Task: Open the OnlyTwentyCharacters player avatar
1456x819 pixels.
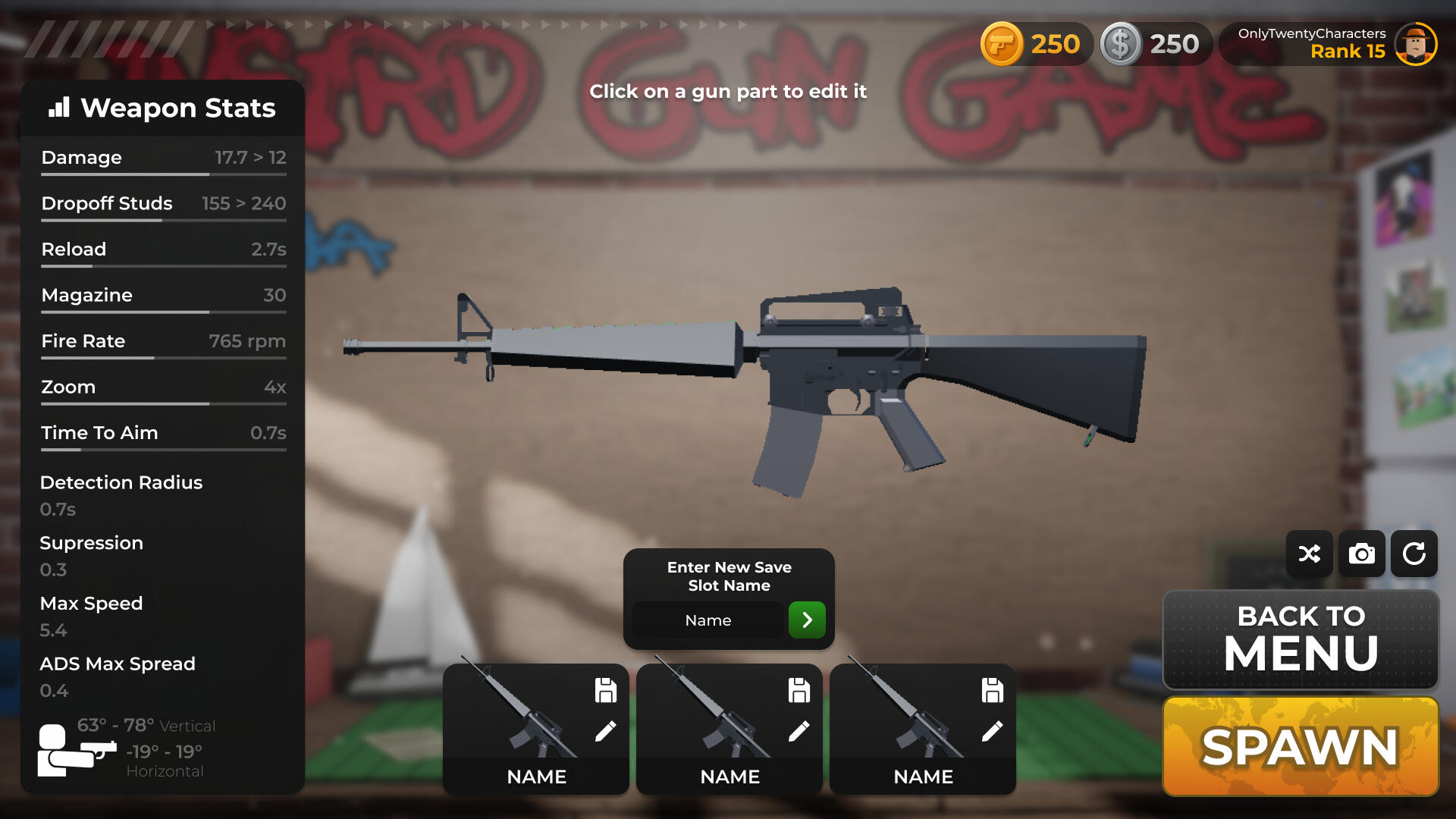Action: tap(1415, 44)
